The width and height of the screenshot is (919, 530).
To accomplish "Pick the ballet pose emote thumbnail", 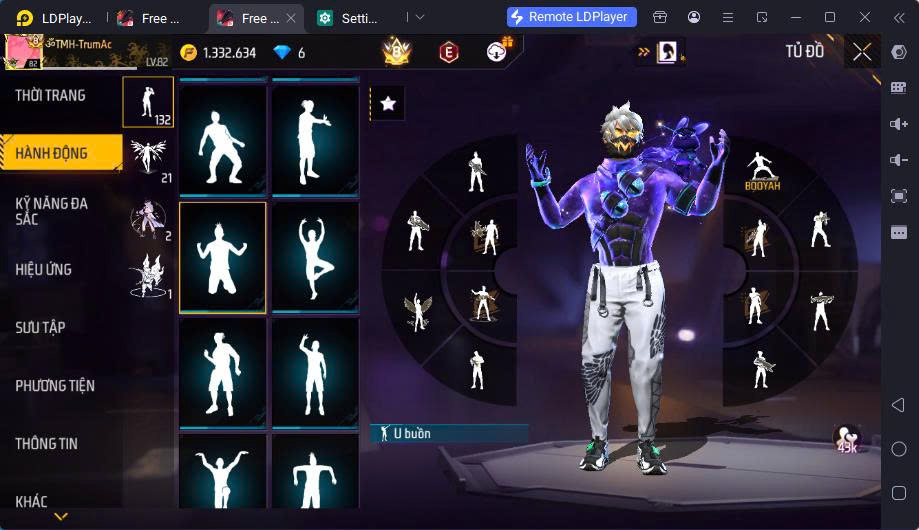I will pyautogui.click(x=315, y=257).
